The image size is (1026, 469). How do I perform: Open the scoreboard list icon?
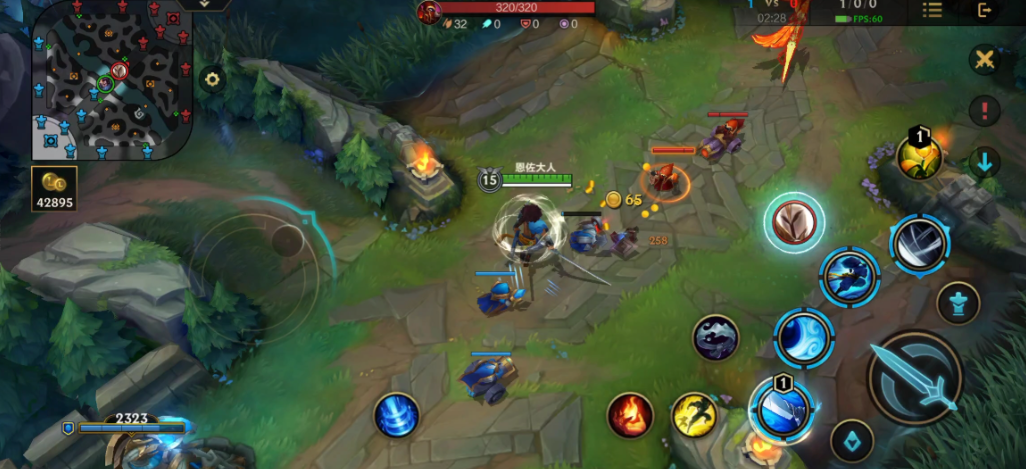(x=932, y=10)
